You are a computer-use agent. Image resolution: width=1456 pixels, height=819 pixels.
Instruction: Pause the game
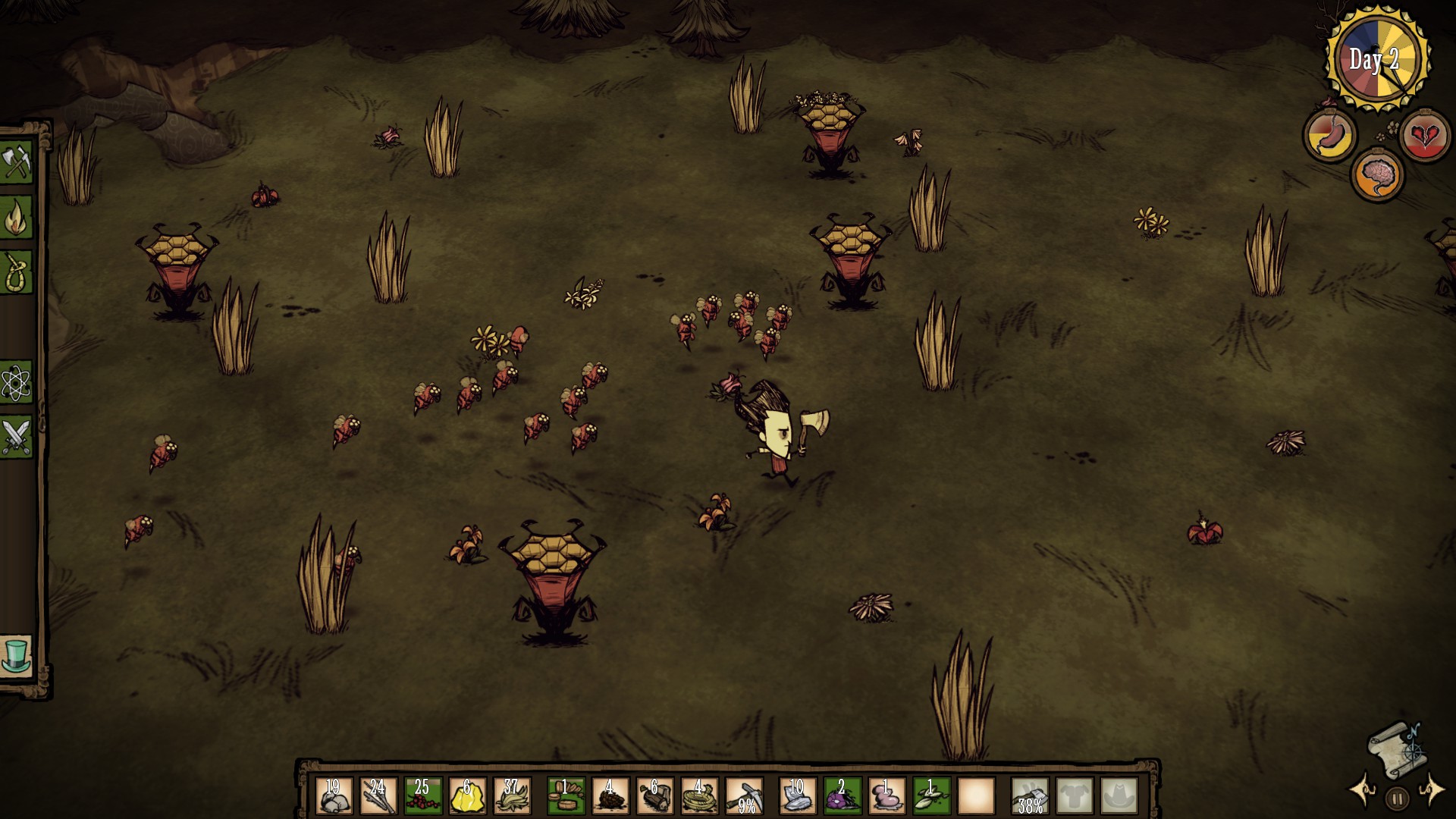tap(1397, 798)
